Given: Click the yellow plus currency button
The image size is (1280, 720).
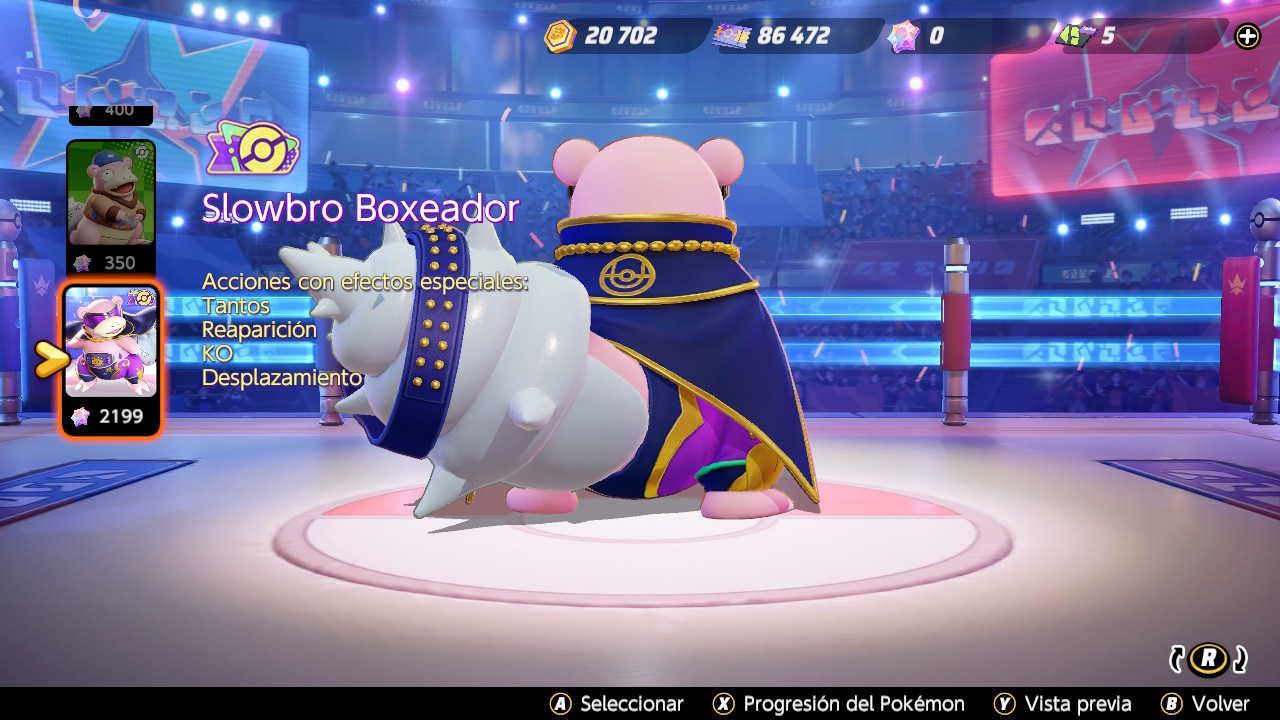Looking at the screenshot, I should tap(1248, 37).
